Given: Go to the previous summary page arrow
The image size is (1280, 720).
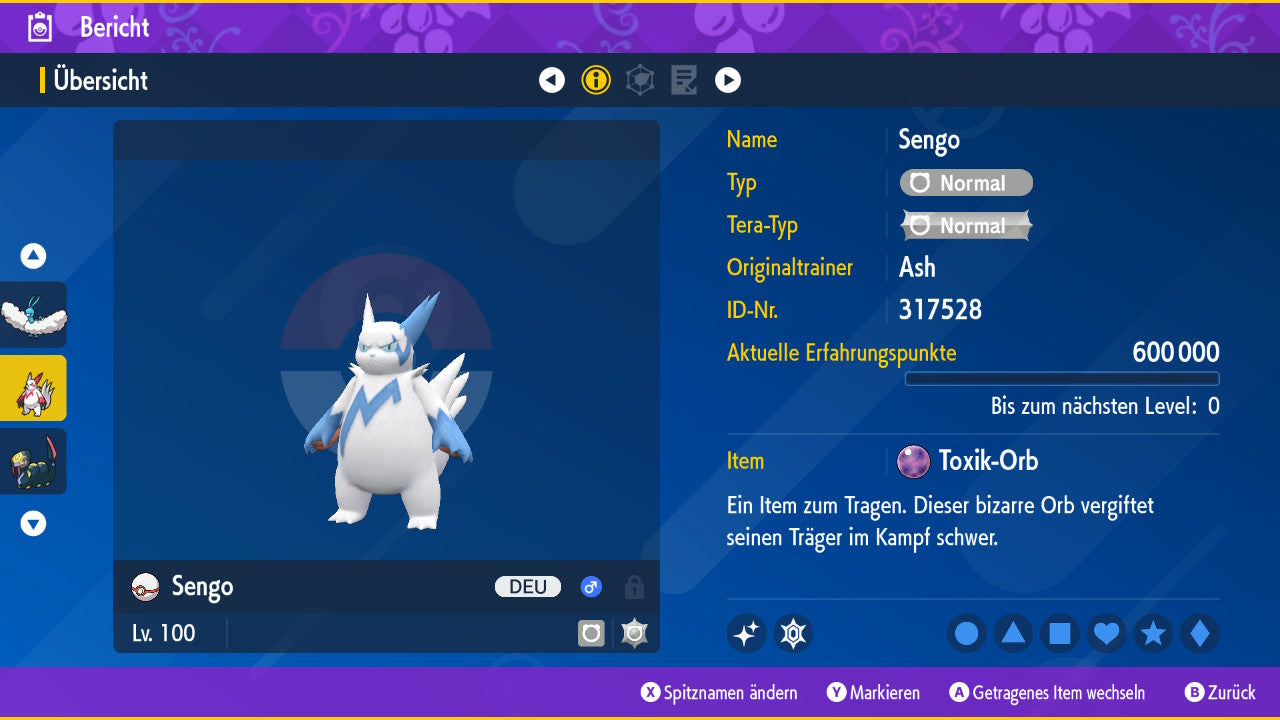Looking at the screenshot, I should 552,80.
